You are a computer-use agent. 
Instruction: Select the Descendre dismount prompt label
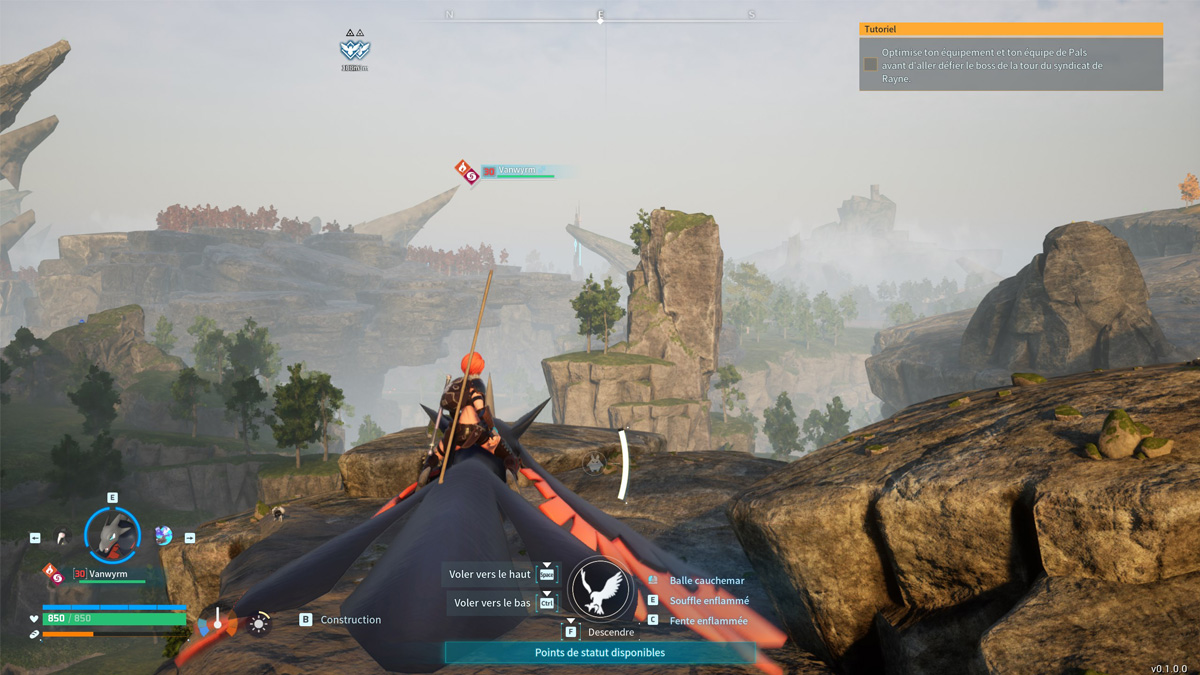[x=610, y=632]
